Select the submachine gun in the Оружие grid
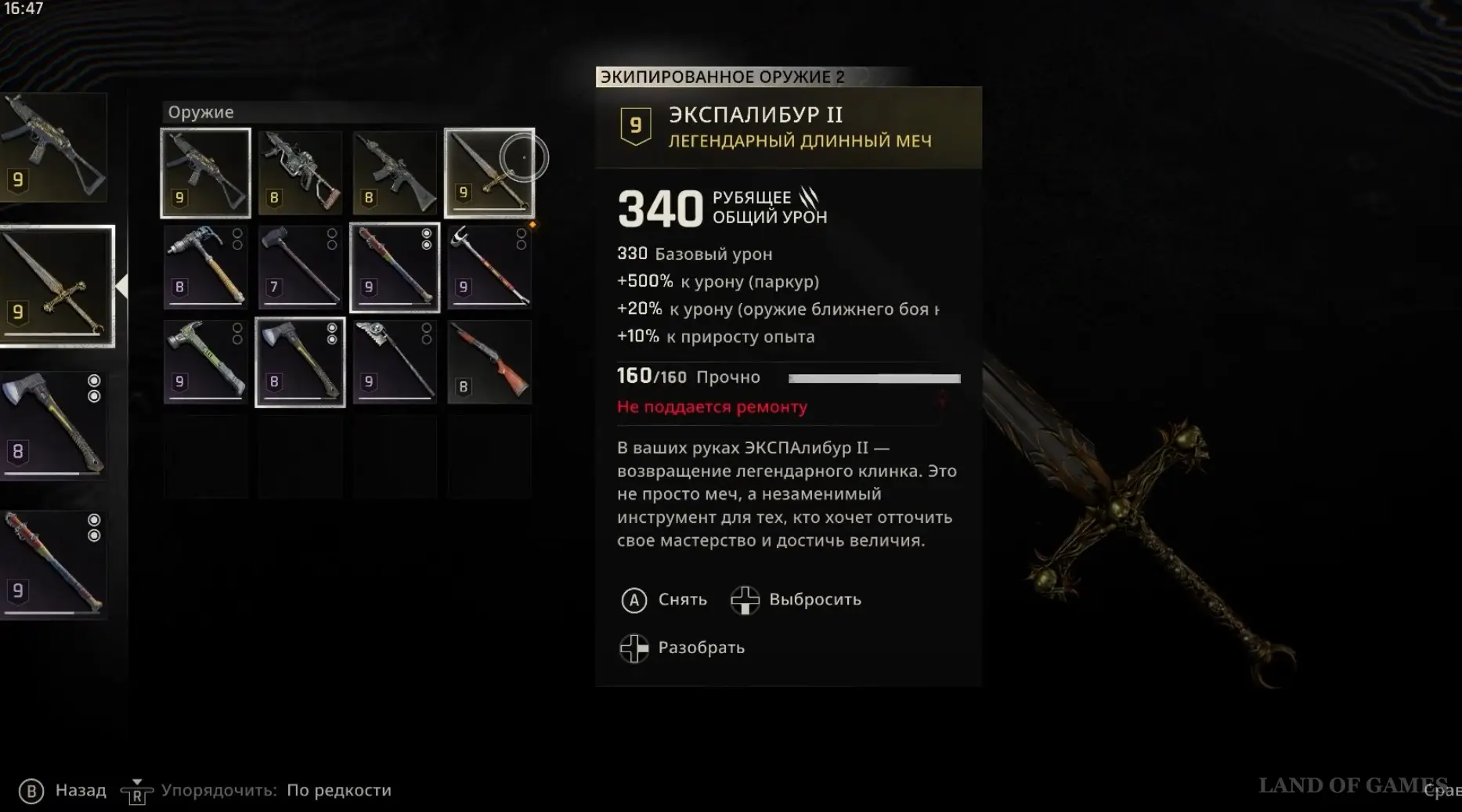The height and width of the screenshot is (812, 1462). pos(206,173)
